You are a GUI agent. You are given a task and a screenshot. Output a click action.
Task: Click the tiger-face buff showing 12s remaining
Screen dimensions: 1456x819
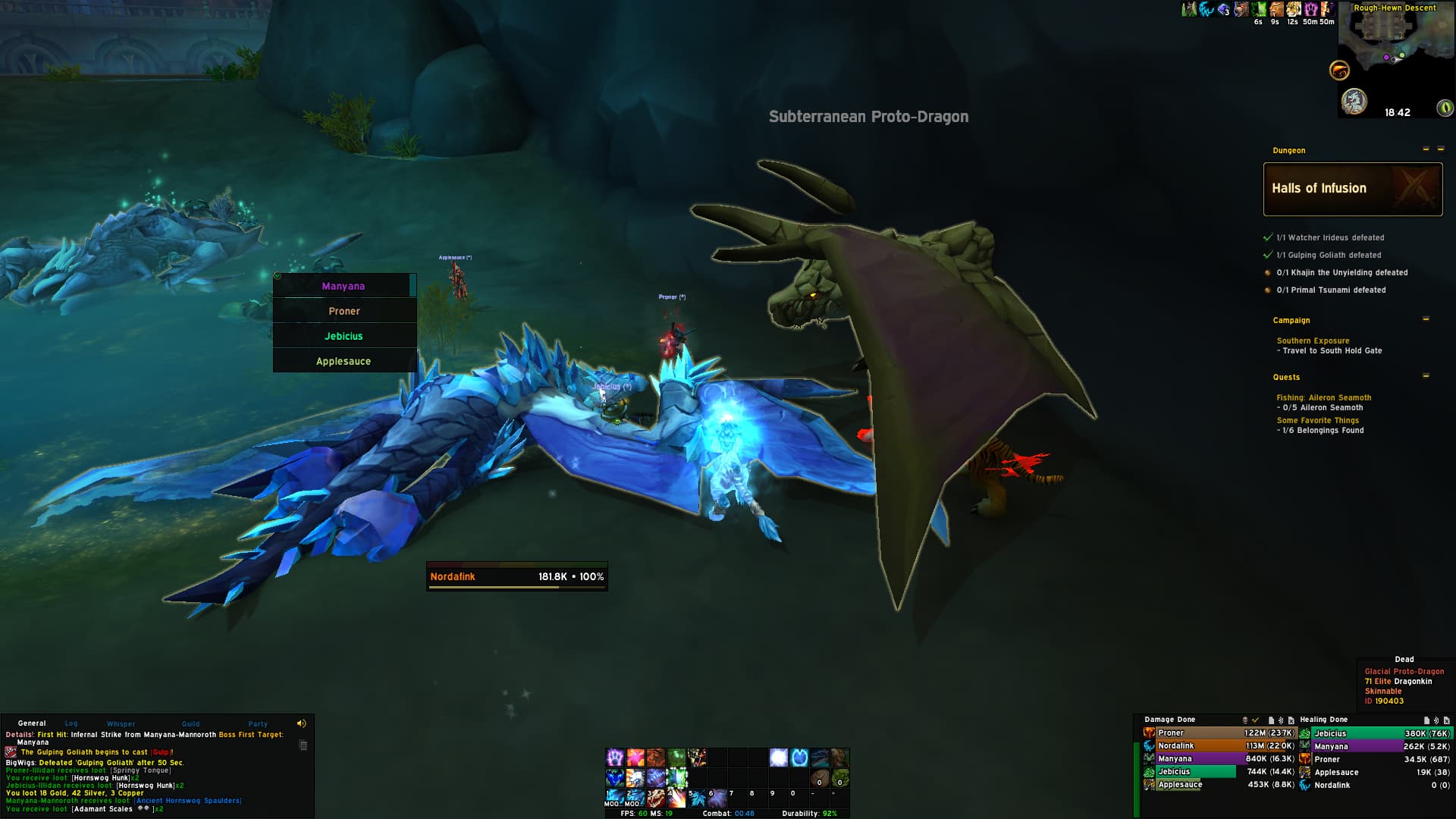[1292, 10]
